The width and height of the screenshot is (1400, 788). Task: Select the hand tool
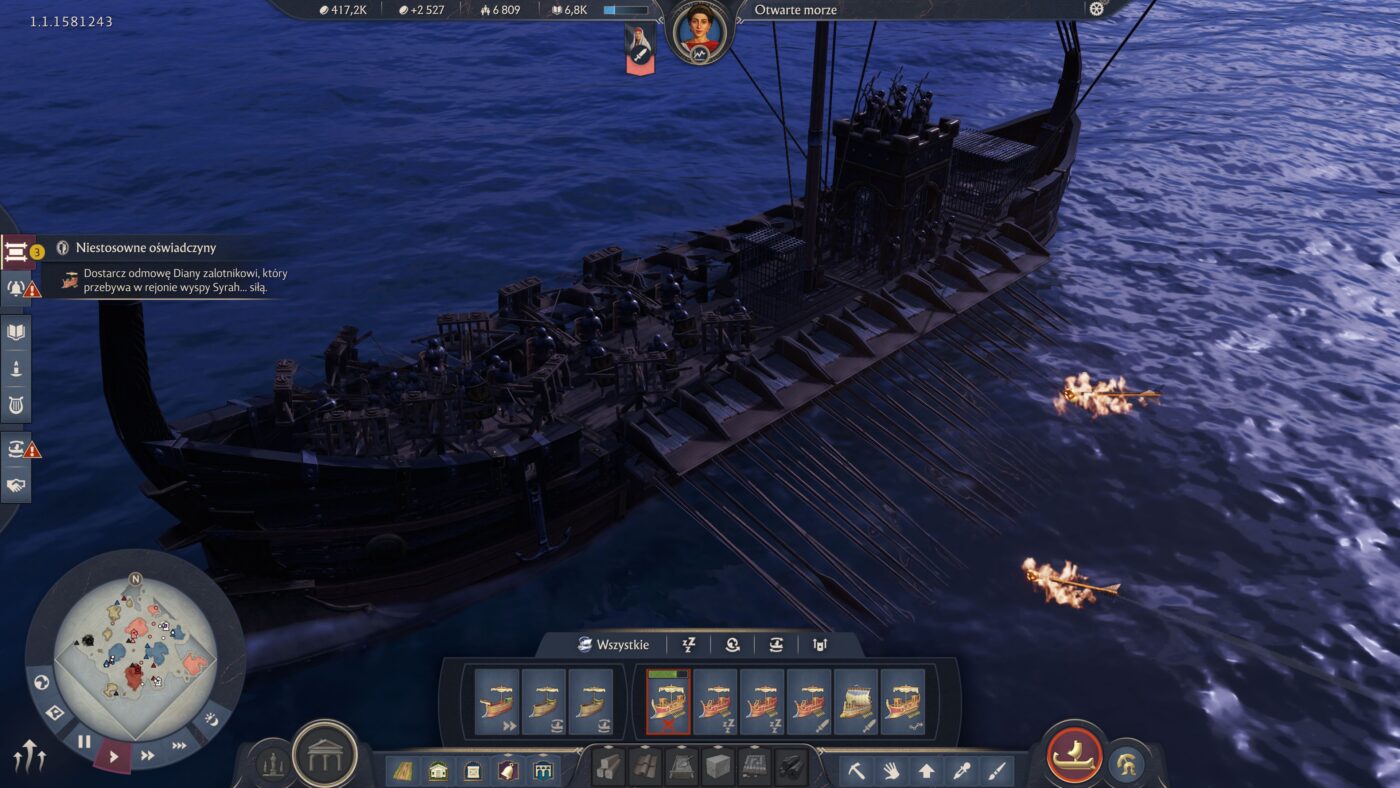[891, 770]
